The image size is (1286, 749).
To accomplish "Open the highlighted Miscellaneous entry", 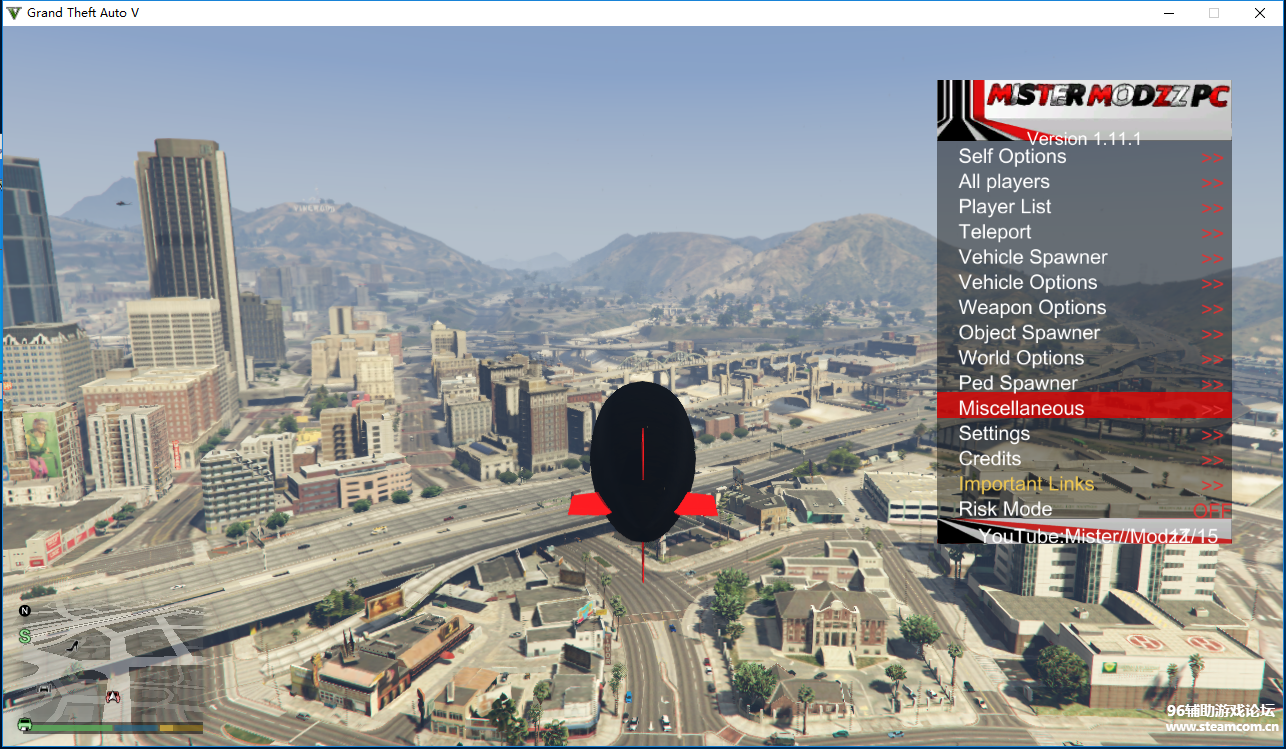I will click(1021, 408).
